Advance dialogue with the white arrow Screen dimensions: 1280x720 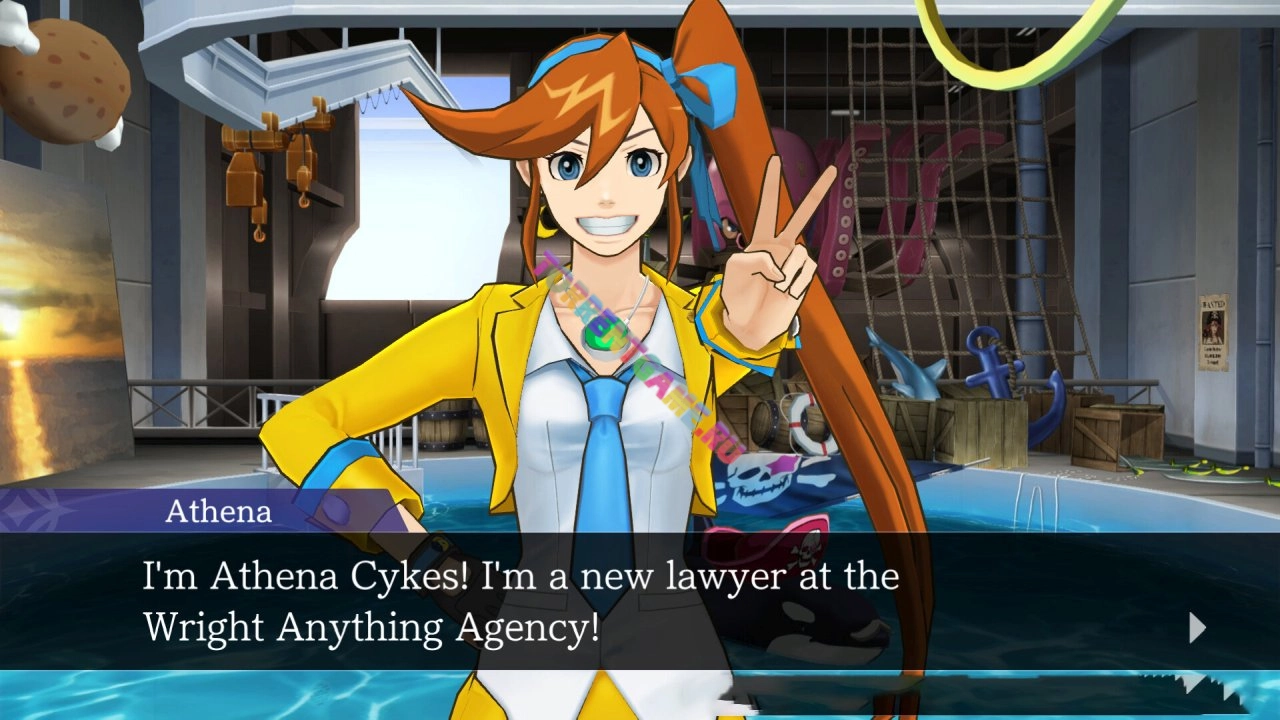(x=1197, y=628)
